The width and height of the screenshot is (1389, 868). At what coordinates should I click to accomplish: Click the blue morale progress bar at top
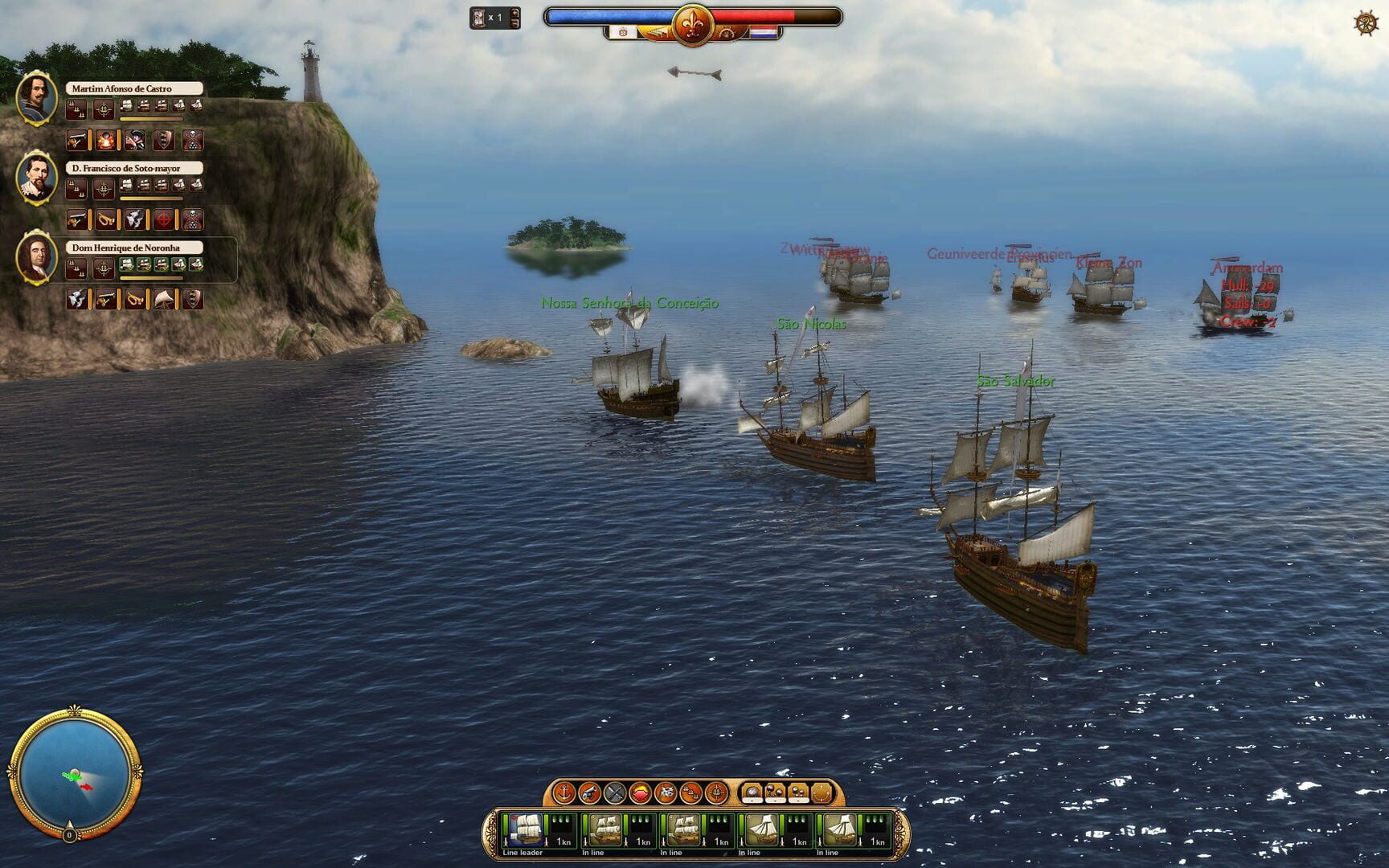[x=611, y=15]
